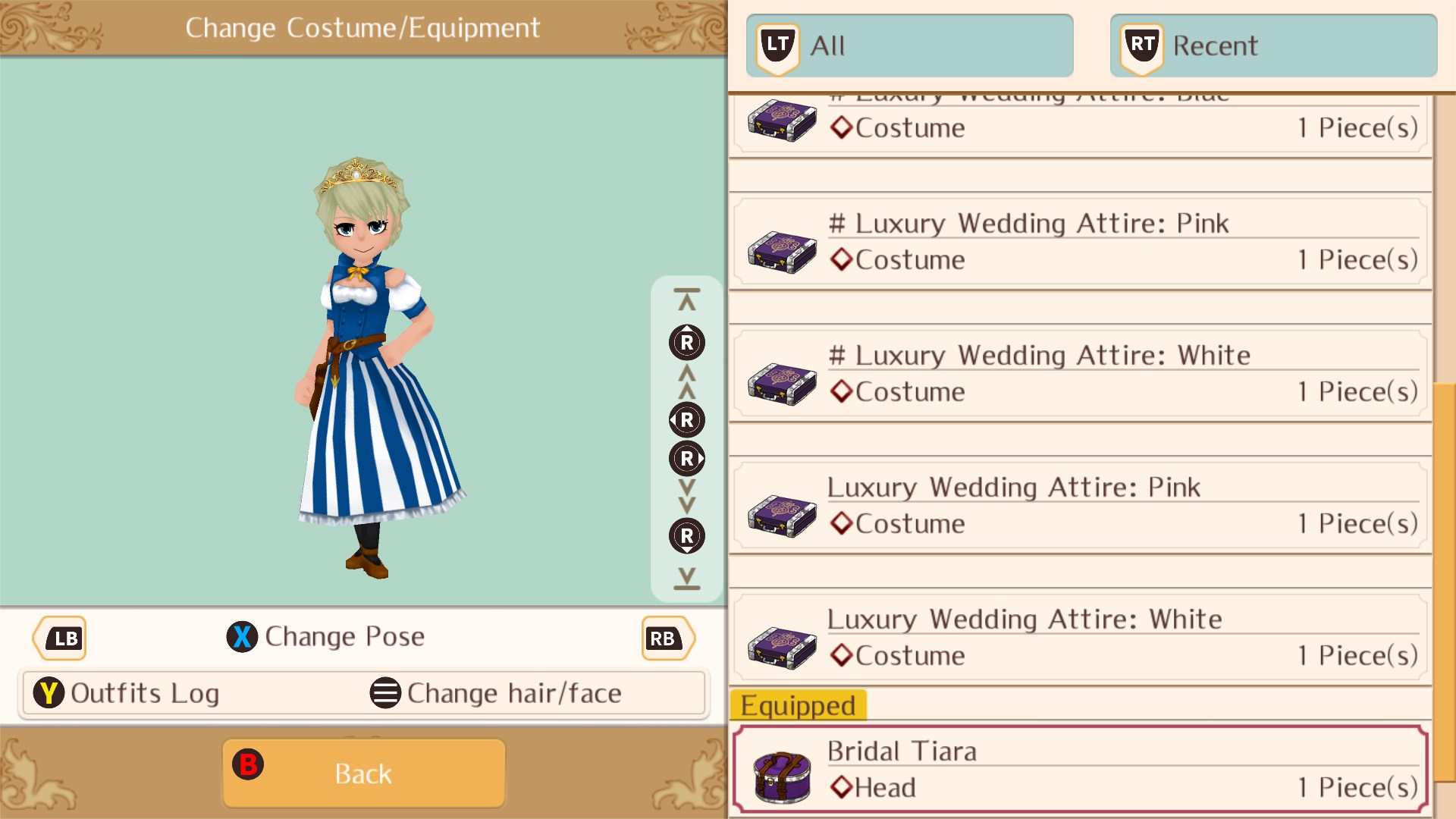Switch to the All tab

[x=910, y=45]
